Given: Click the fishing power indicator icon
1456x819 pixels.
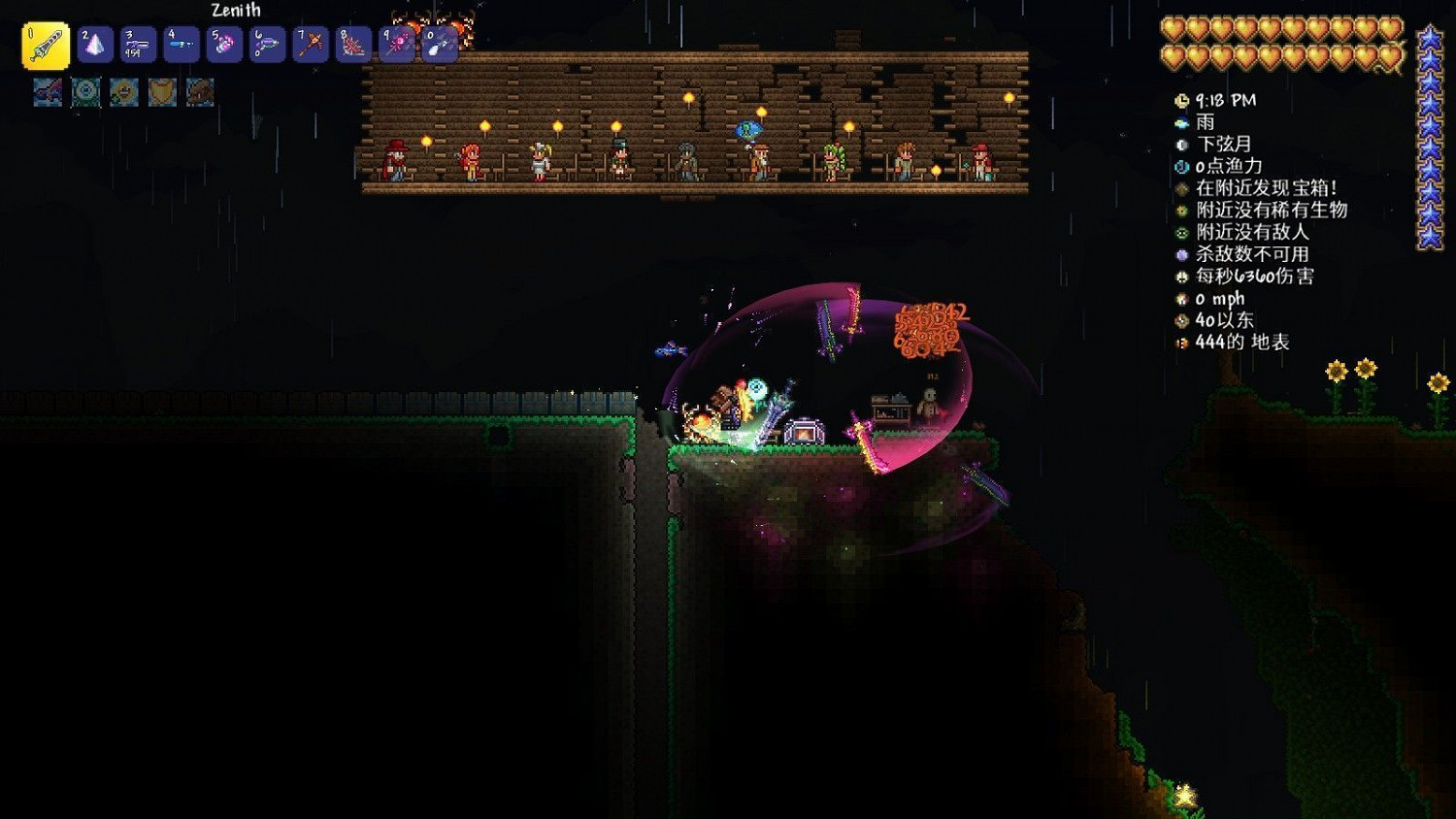Looking at the screenshot, I should click(x=1180, y=167).
